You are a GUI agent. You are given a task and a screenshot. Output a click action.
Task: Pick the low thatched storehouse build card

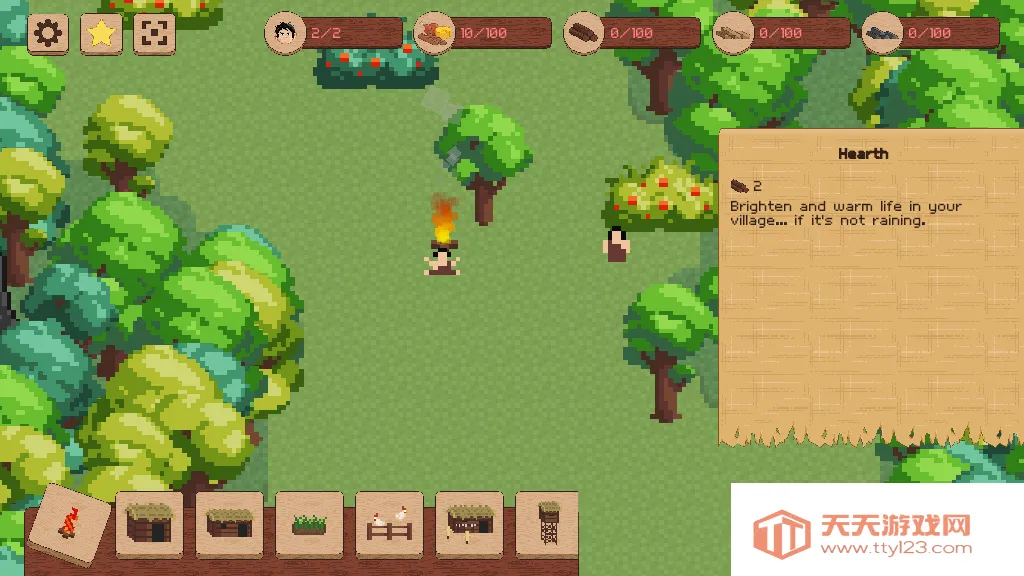(229, 523)
